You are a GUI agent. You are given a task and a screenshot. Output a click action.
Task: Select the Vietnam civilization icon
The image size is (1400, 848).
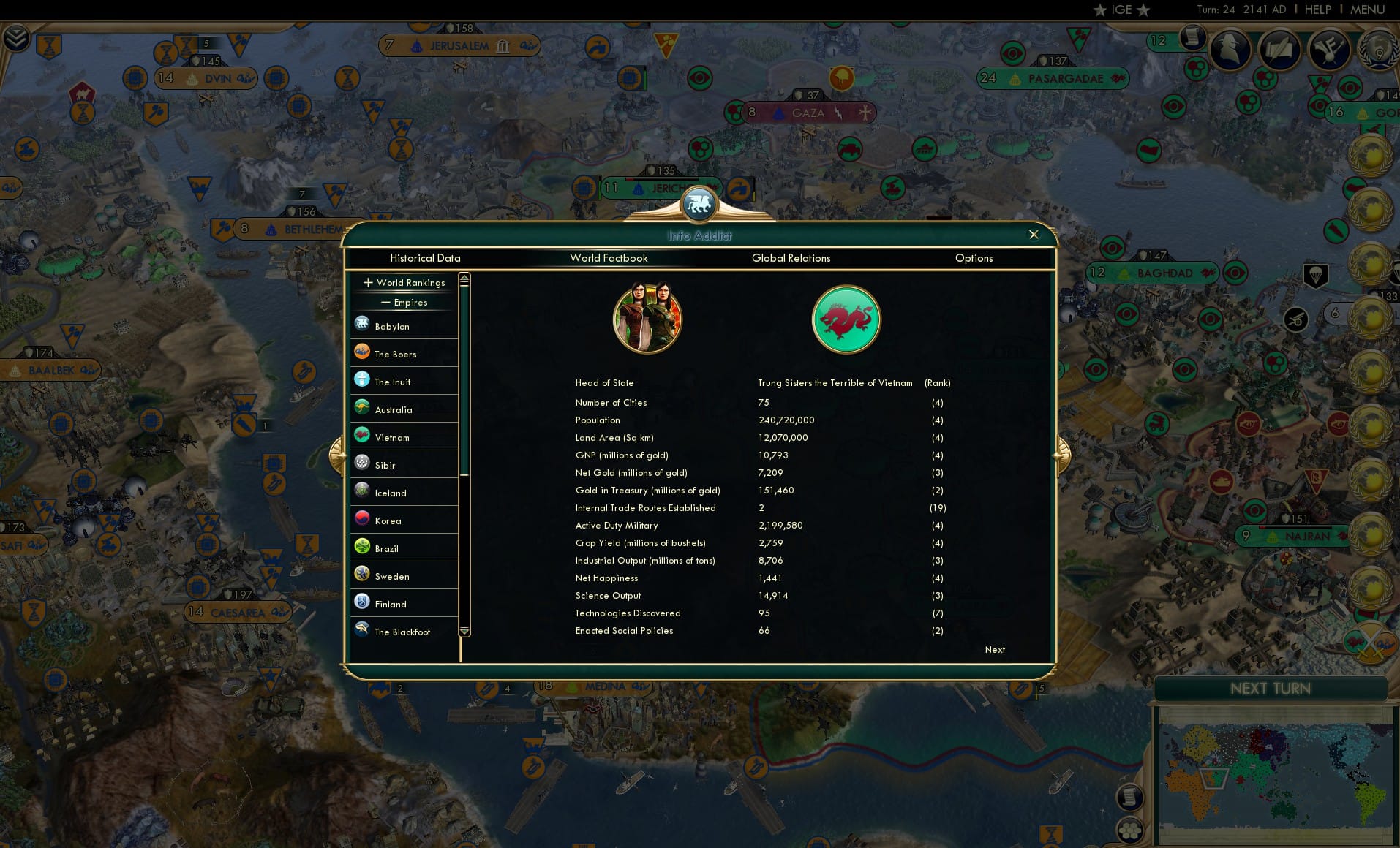coord(362,435)
